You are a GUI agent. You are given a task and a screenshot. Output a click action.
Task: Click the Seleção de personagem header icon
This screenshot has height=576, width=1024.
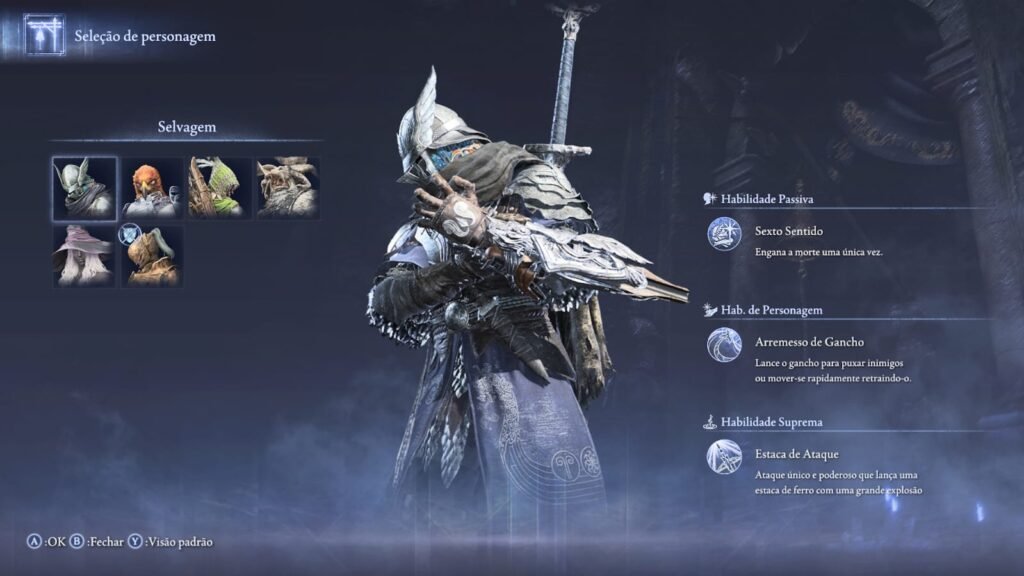pos(44,35)
